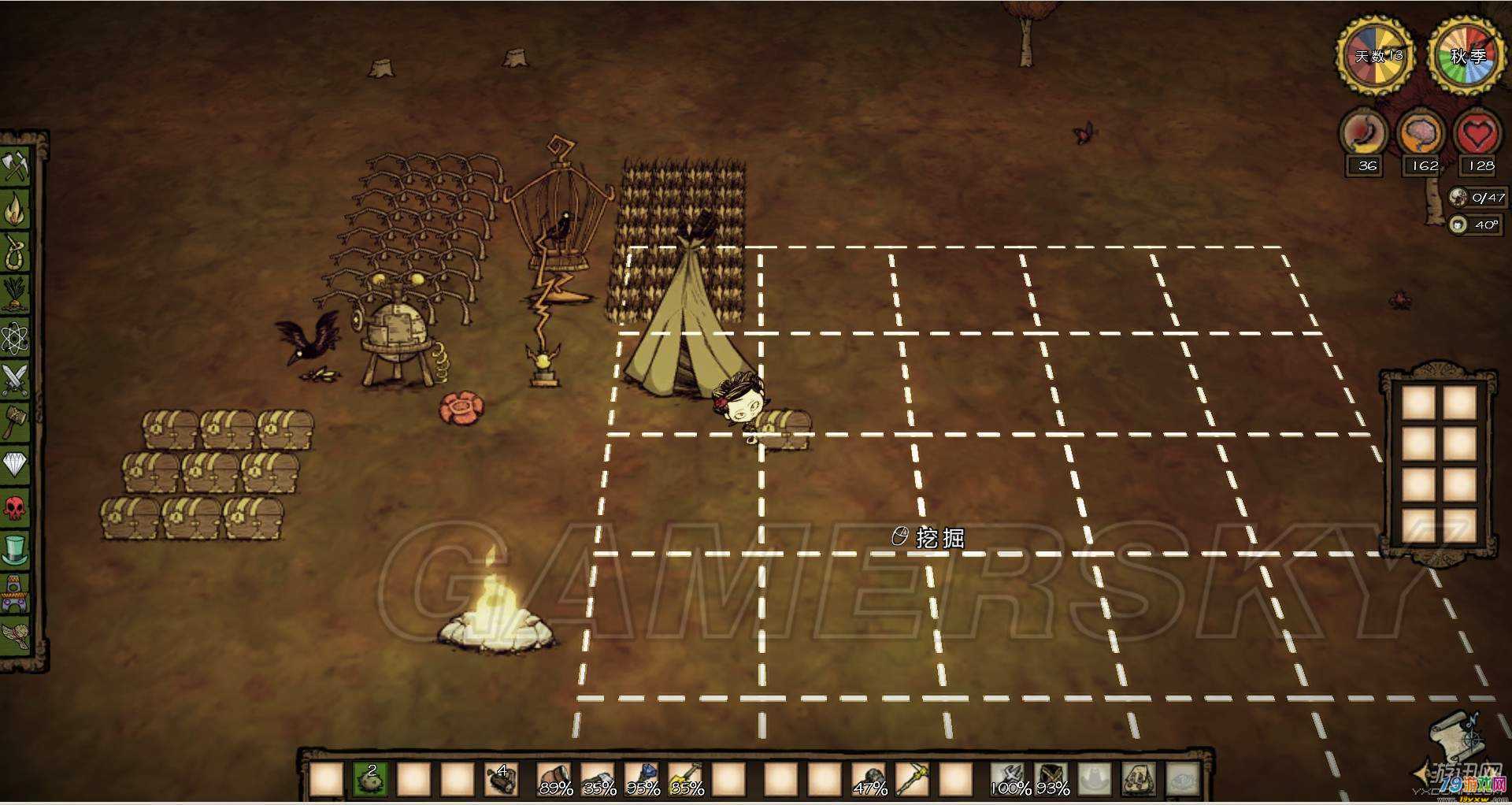This screenshot has height=805, width=1512.
Task: Select the golden pickaxe in the inventory
Action: point(913,779)
